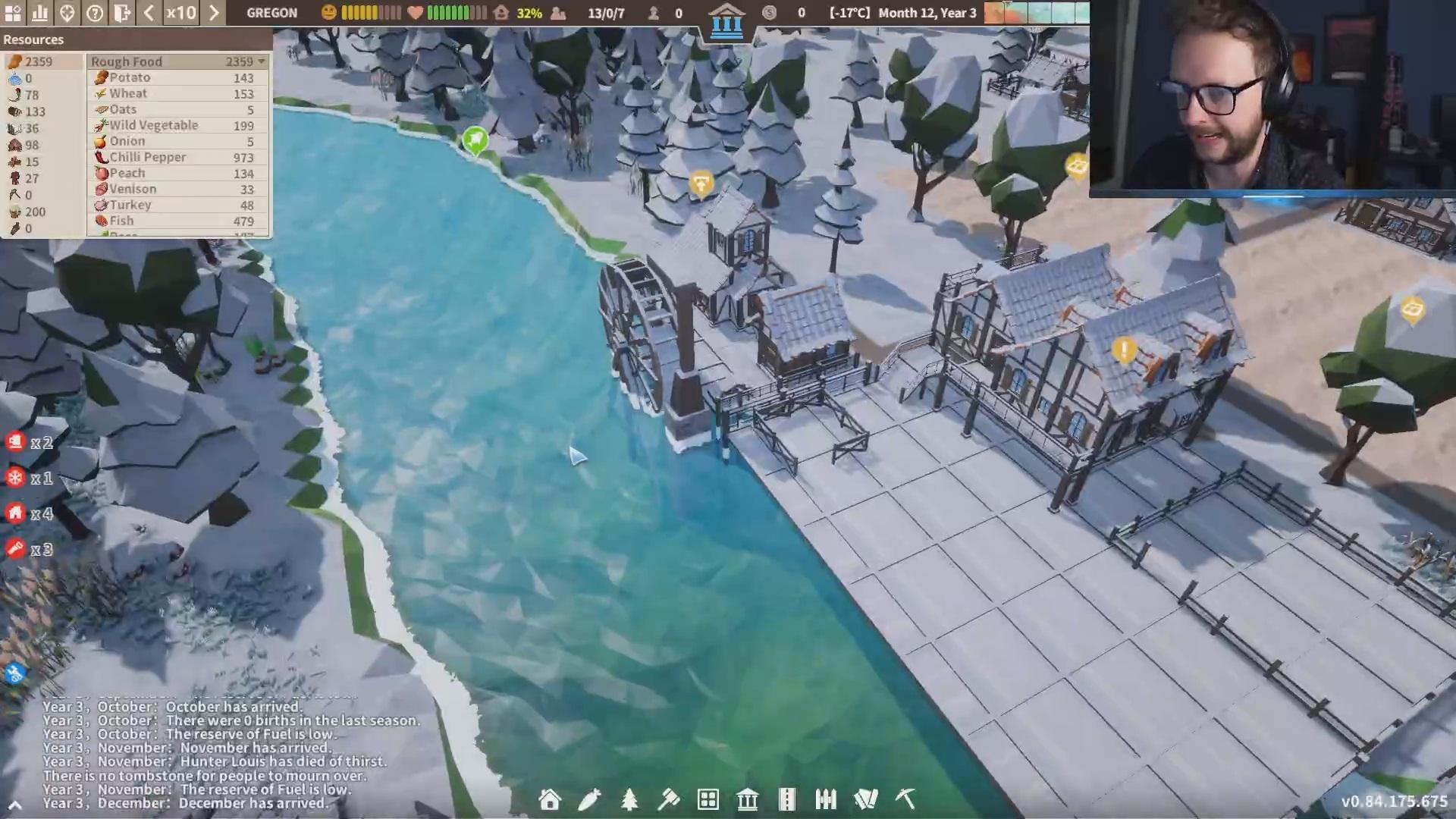Click the red house alert x4
The height and width of the screenshot is (819, 1456).
click(x=16, y=513)
